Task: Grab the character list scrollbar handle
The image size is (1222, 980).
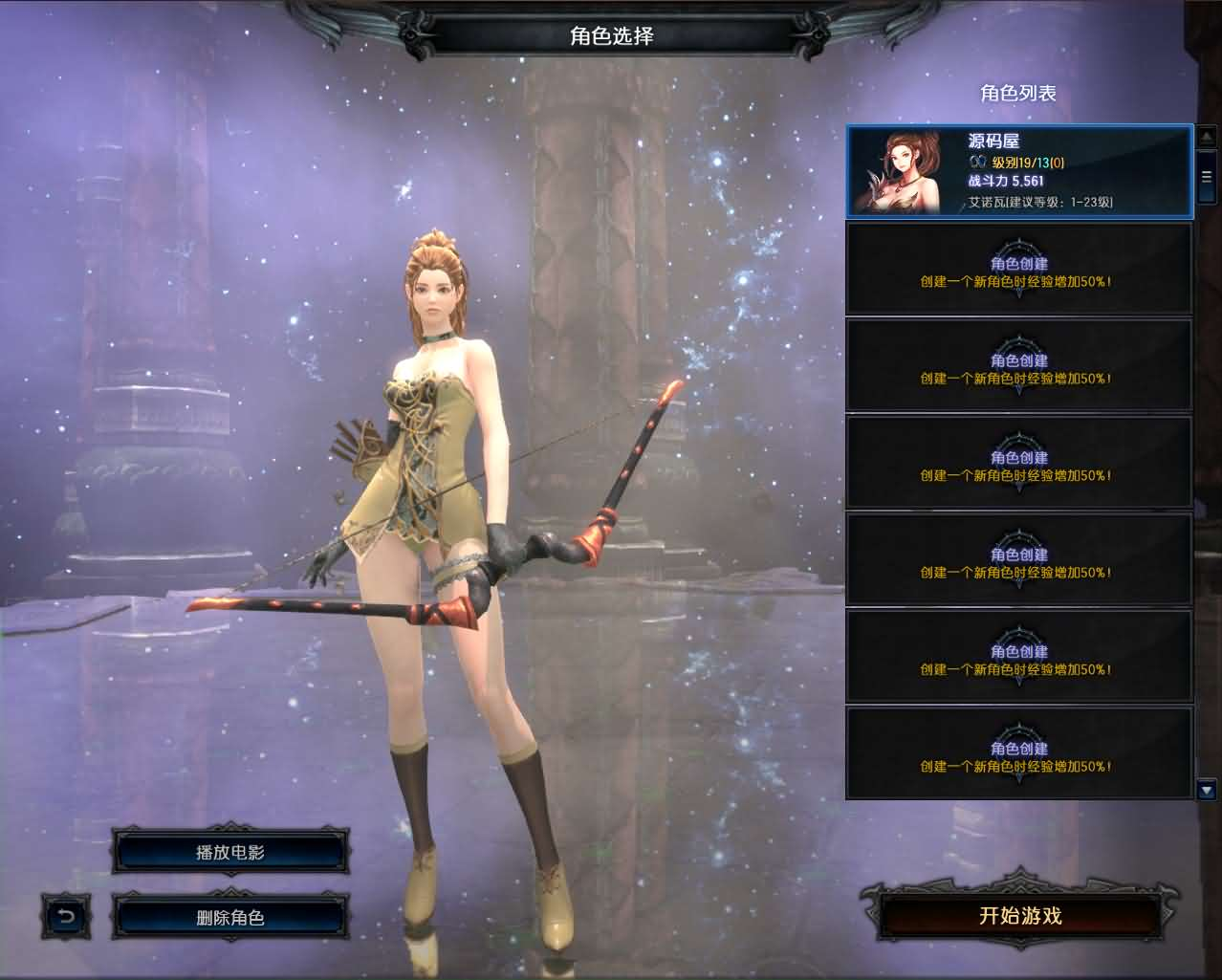Action: click(1206, 177)
